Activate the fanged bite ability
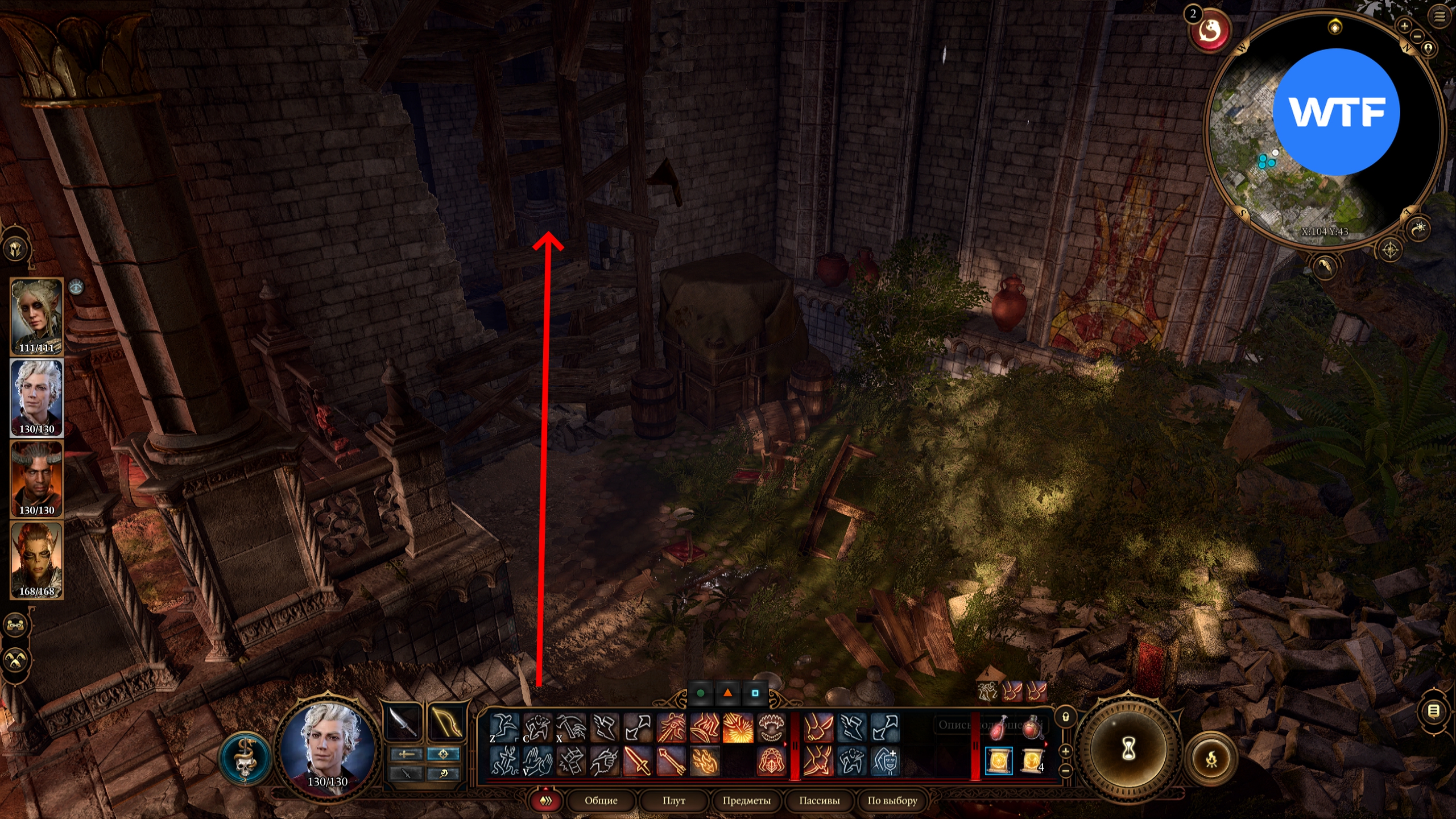The image size is (1456, 819). coord(771,728)
